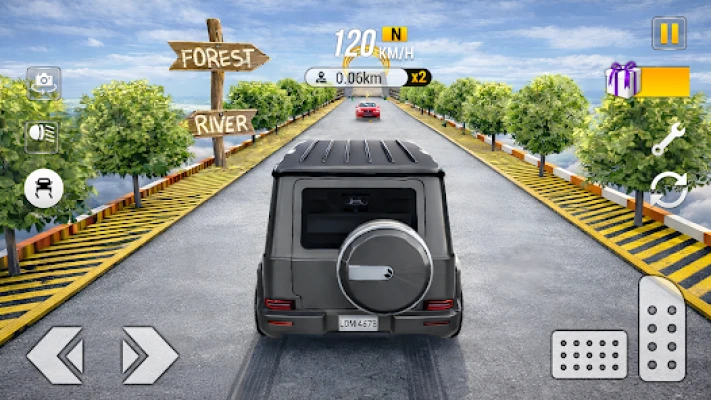The image size is (711, 400).
Task: Open the gift box reward
Action: tap(624, 80)
